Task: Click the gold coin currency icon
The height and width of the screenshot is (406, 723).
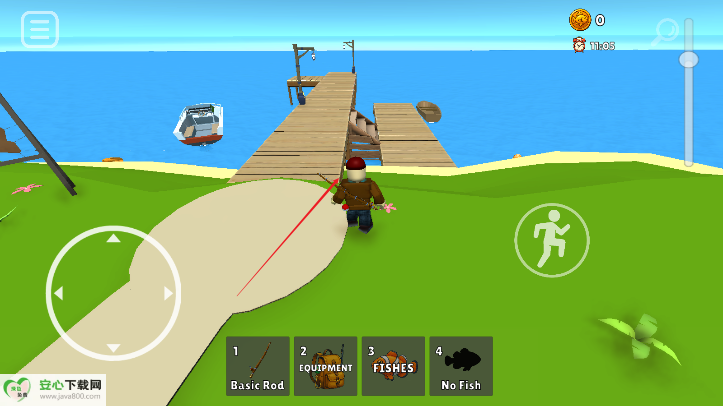Action: coord(580,20)
